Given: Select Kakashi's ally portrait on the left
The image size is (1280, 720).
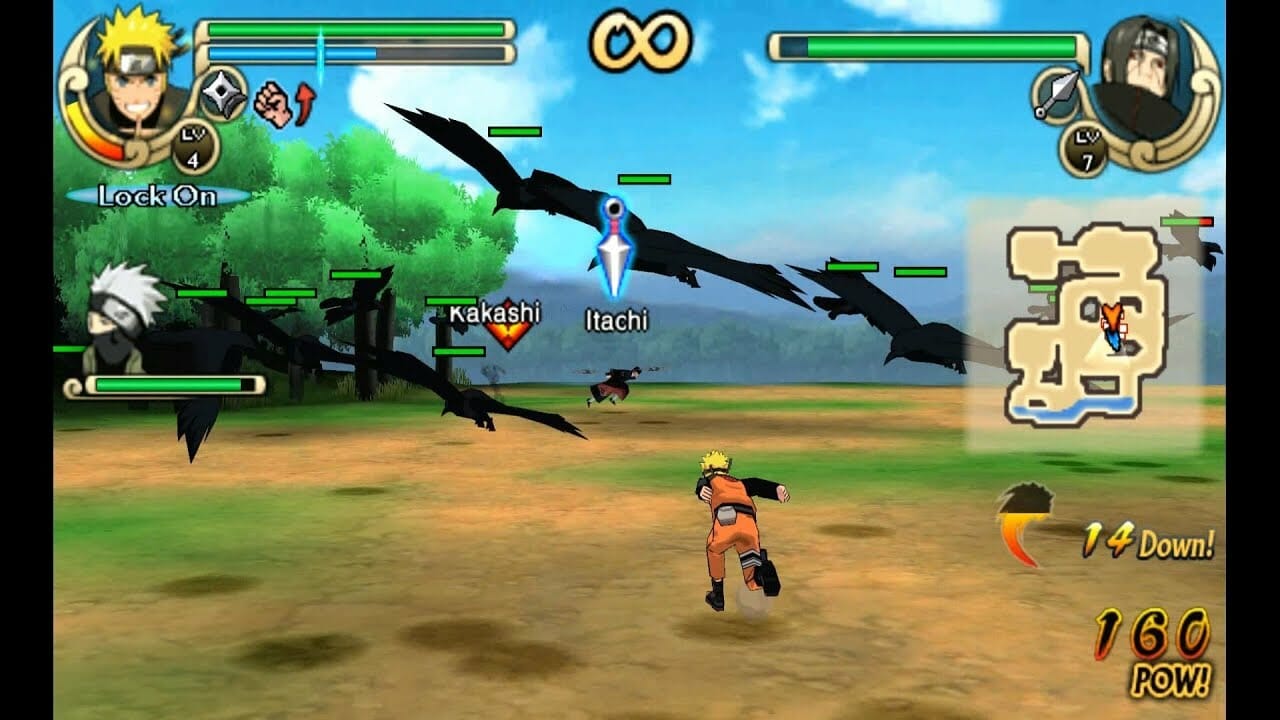Looking at the screenshot, I should [120, 320].
